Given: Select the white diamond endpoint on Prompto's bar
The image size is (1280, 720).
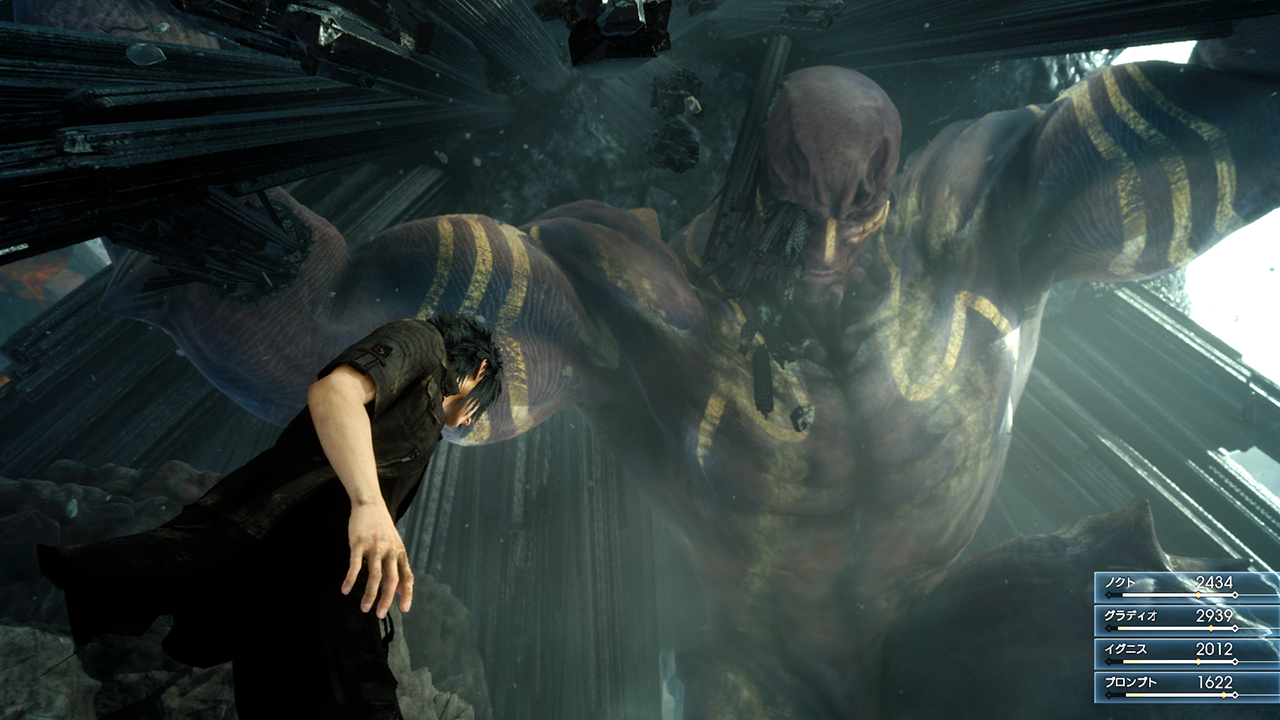Looking at the screenshot, I should point(1235,694).
